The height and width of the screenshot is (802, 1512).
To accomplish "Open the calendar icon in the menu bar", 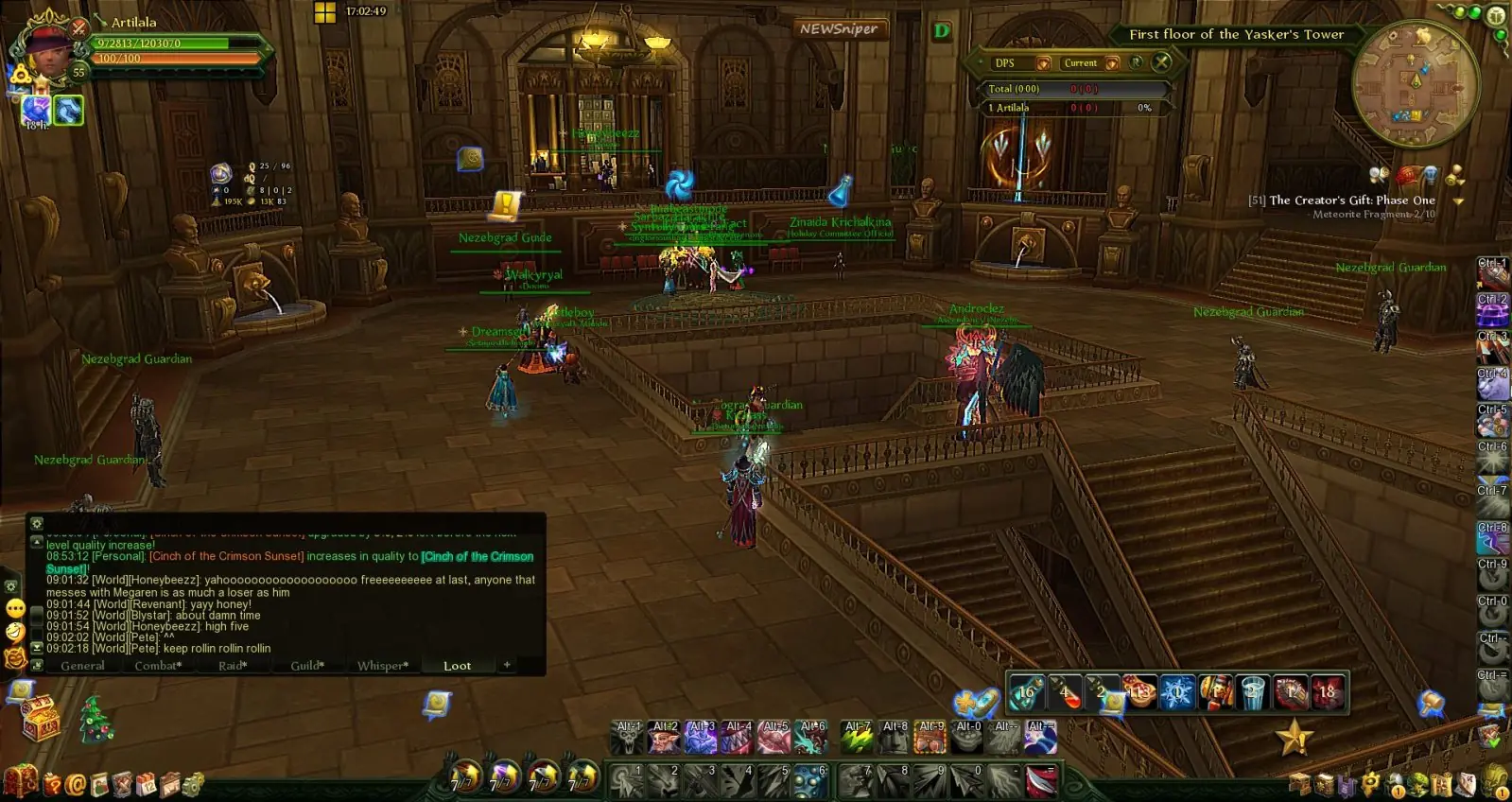I will point(146,785).
